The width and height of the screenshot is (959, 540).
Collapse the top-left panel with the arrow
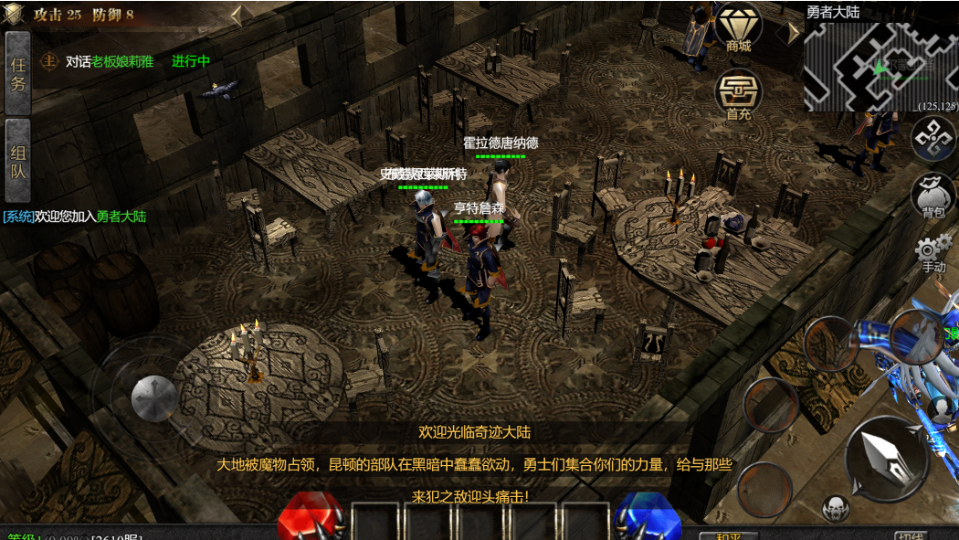coord(236,15)
